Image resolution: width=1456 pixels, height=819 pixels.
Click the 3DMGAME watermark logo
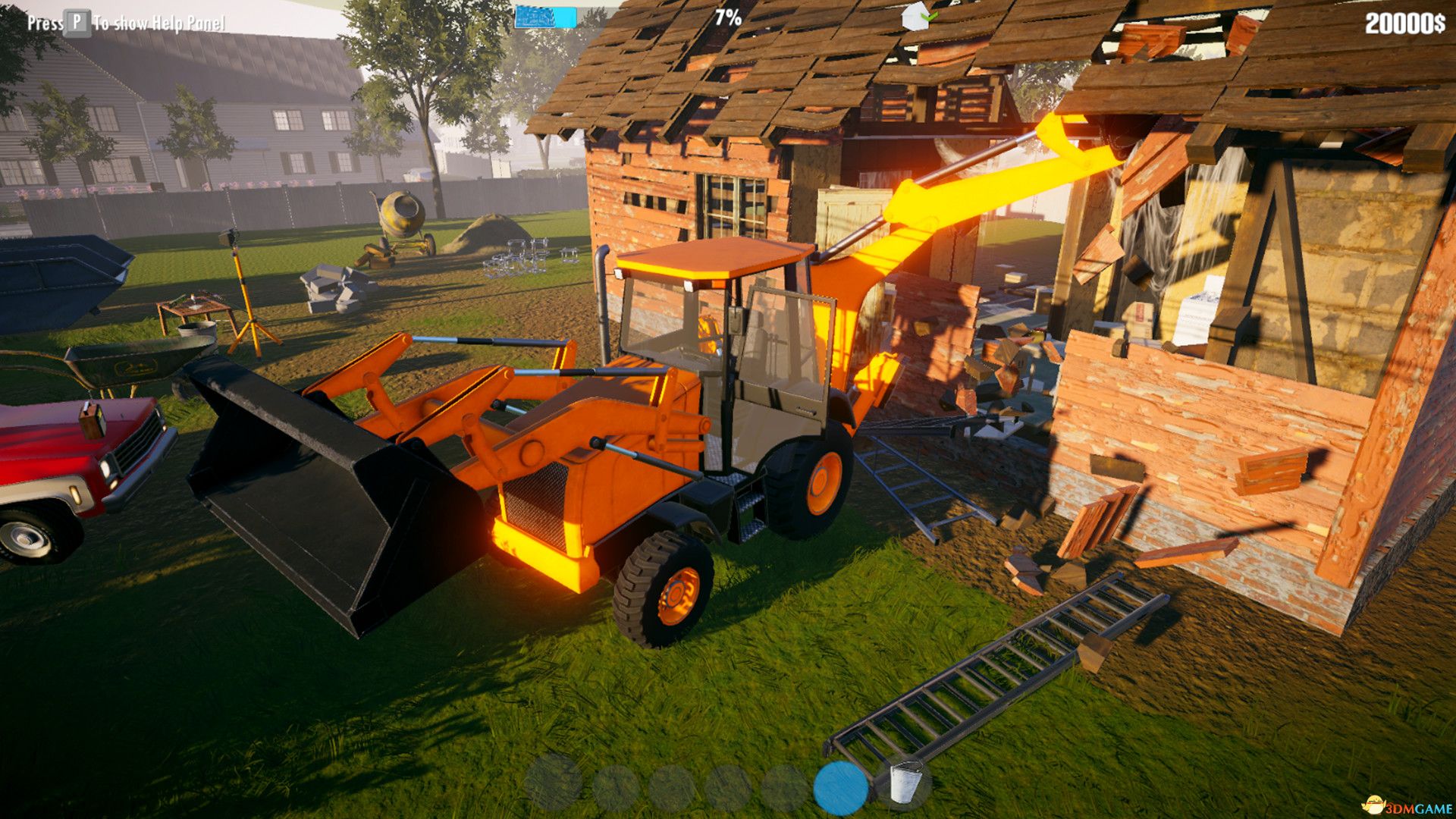click(1407, 806)
